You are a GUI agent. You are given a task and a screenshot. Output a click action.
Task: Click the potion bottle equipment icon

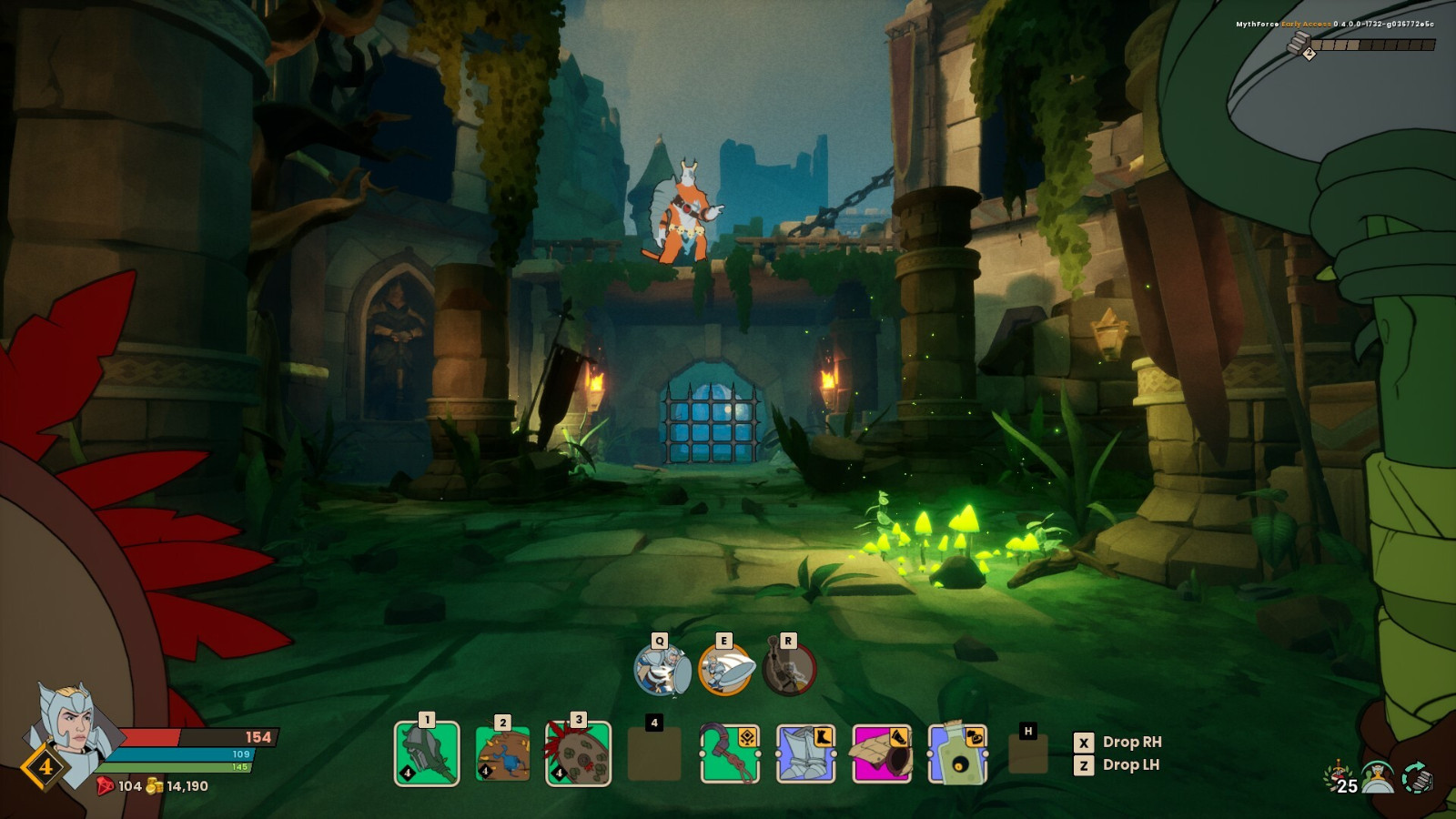[955, 753]
